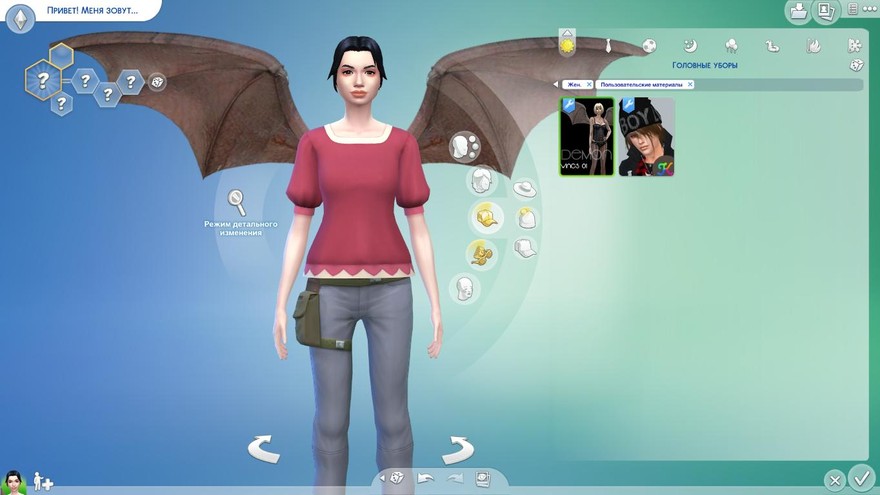
Task: Switch to the sleepwear moon tab
Action: coord(690,45)
